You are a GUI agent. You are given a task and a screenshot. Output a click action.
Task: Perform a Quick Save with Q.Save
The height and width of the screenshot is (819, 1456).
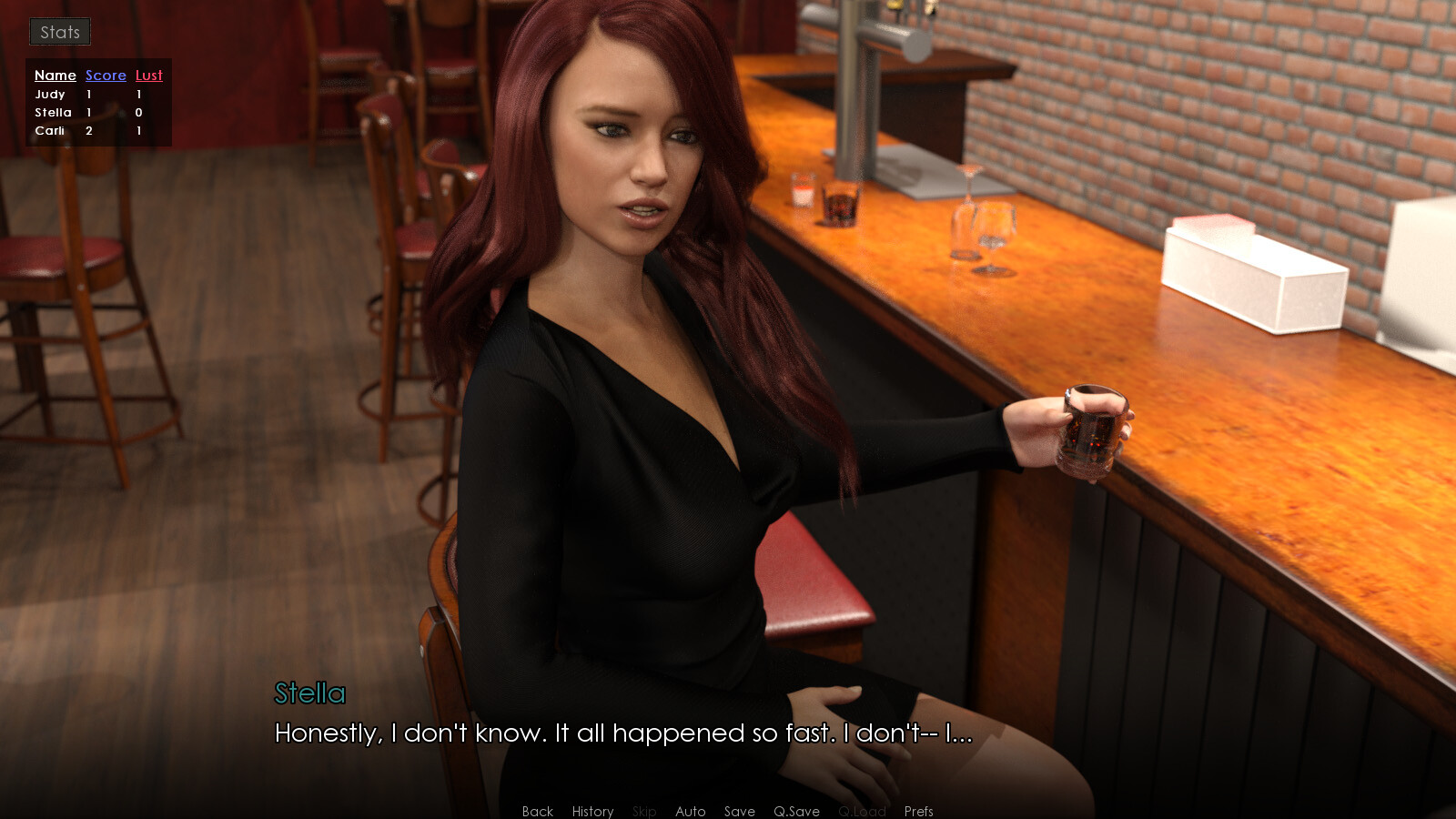[795, 811]
